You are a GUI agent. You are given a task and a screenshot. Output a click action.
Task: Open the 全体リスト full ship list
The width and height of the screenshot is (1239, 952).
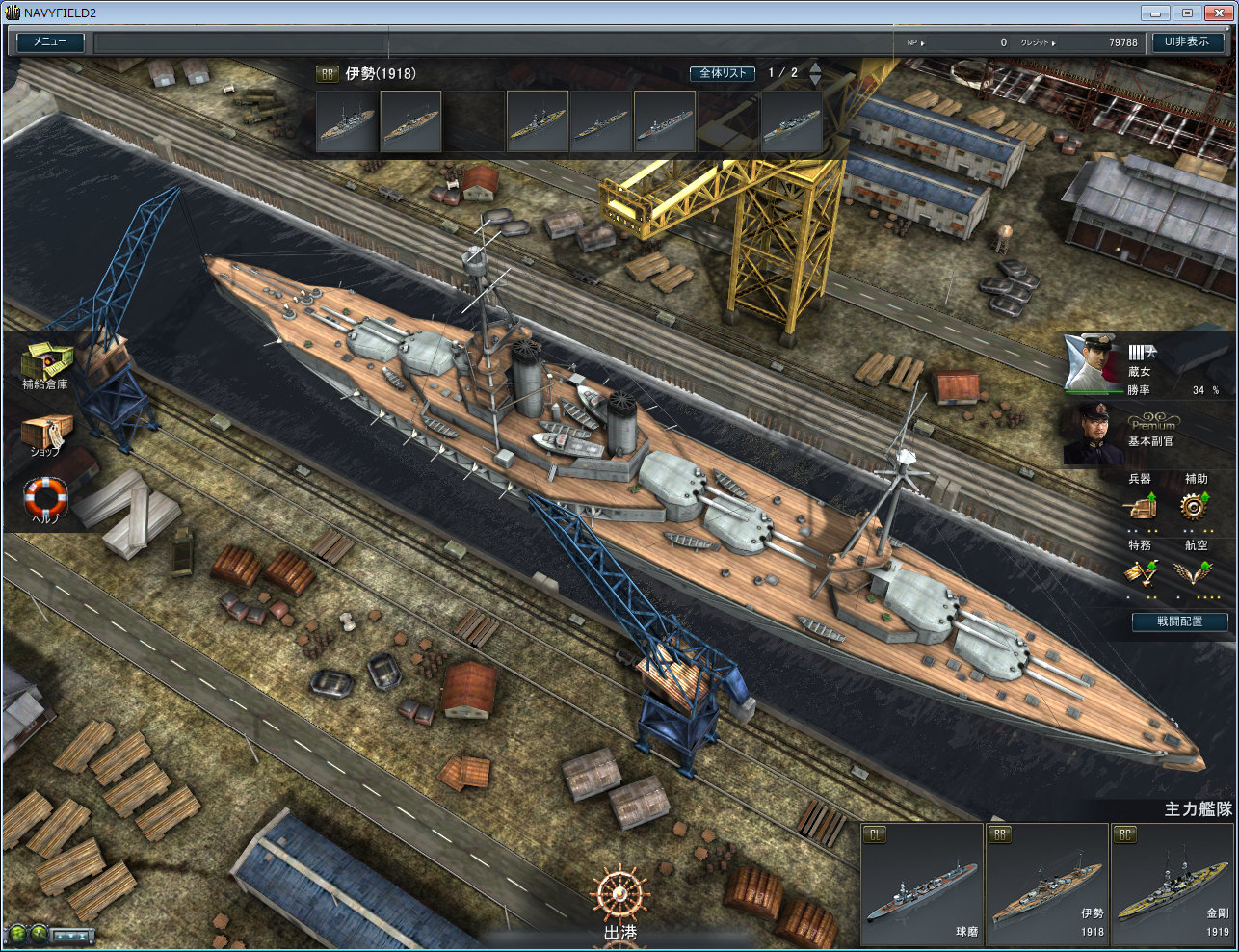tap(723, 73)
